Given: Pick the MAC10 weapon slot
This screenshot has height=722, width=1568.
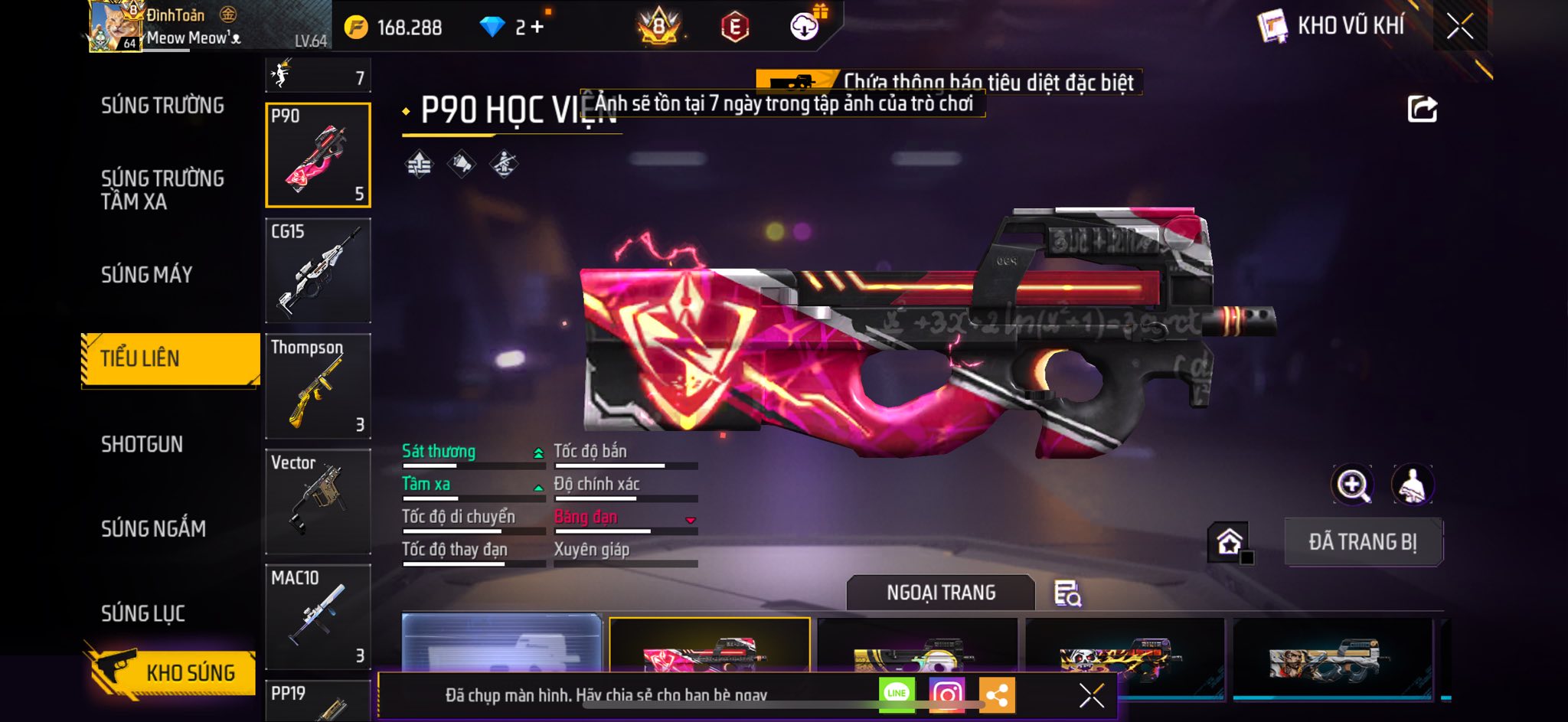Looking at the screenshot, I should tap(318, 617).
